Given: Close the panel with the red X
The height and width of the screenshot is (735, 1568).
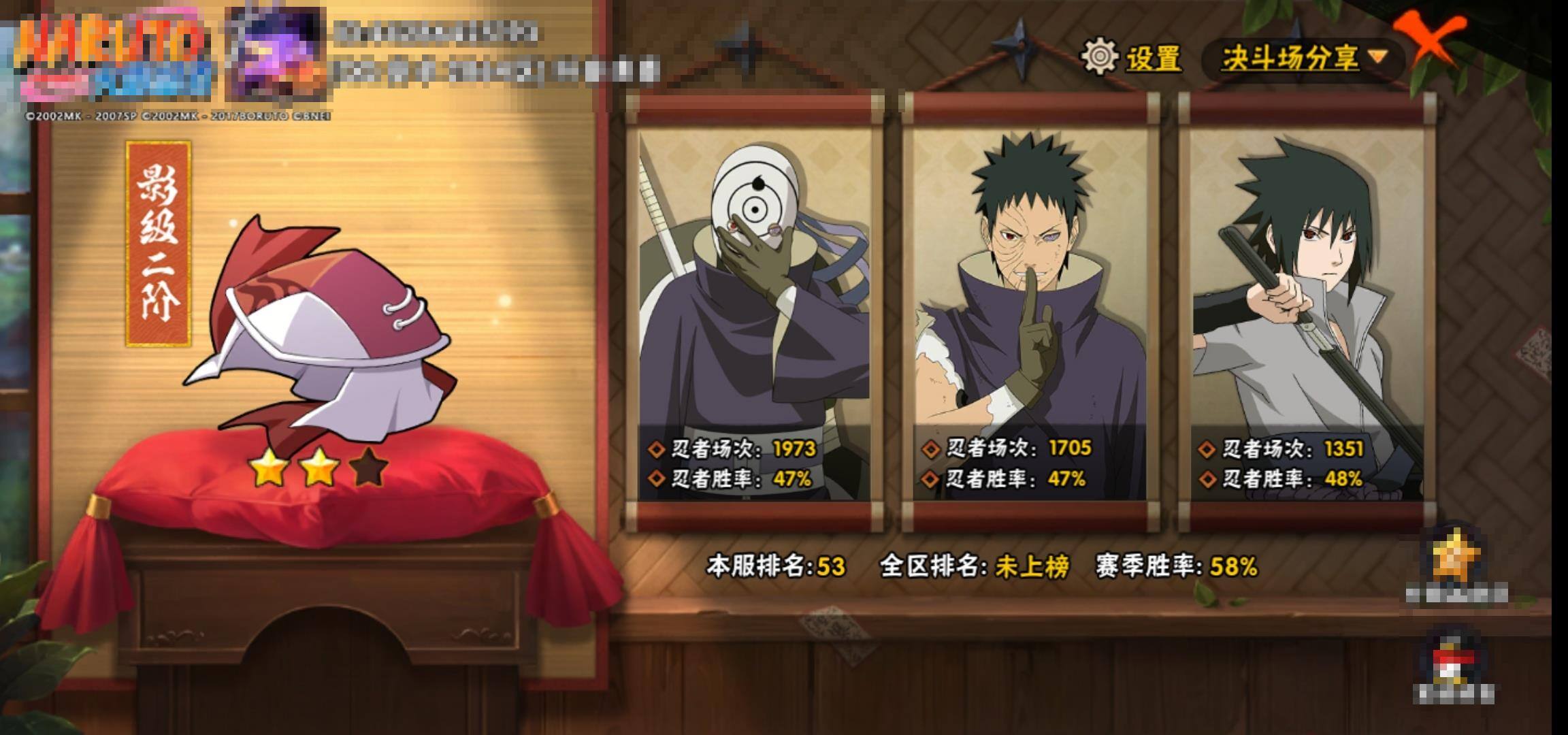Looking at the screenshot, I should pyautogui.click(x=1430, y=41).
